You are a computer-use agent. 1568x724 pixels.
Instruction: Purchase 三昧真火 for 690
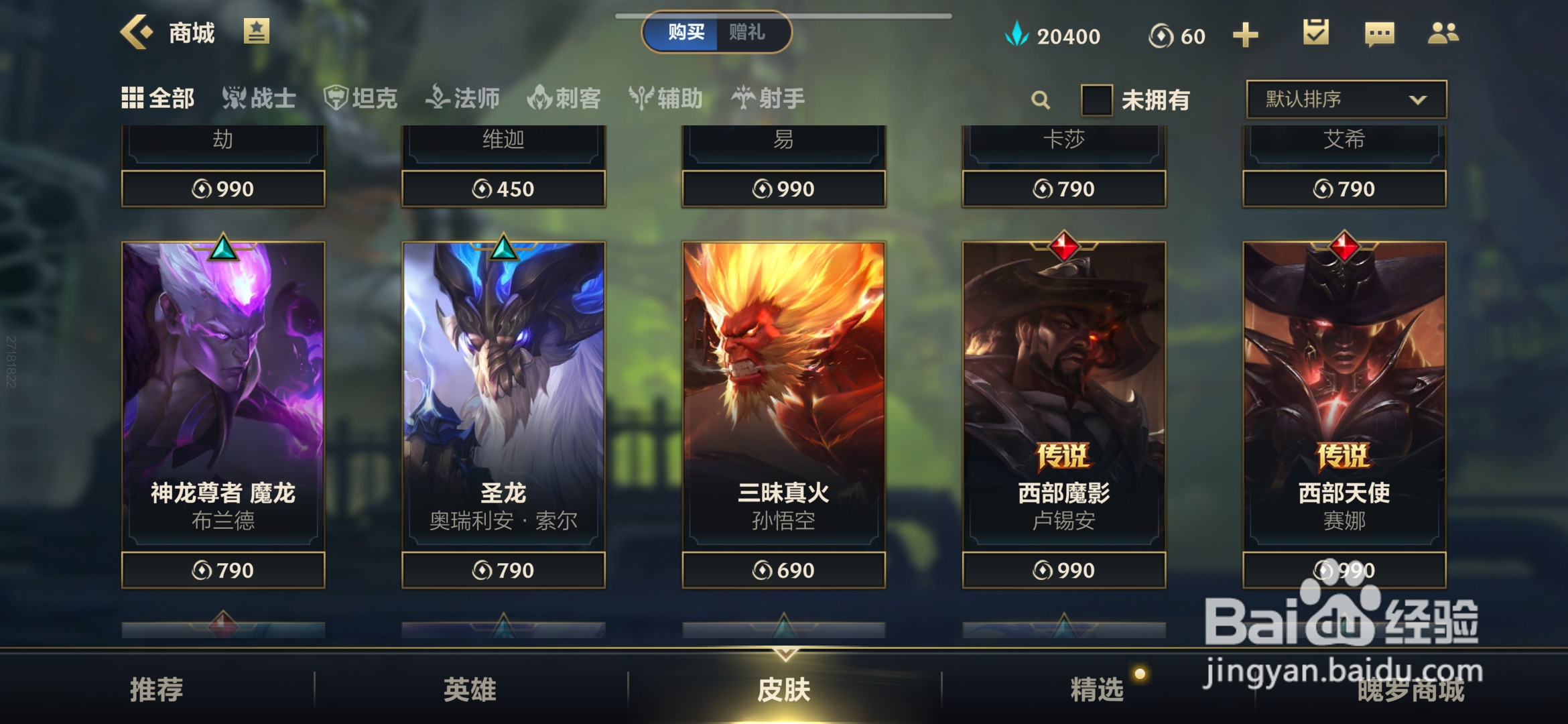point(783,569)
